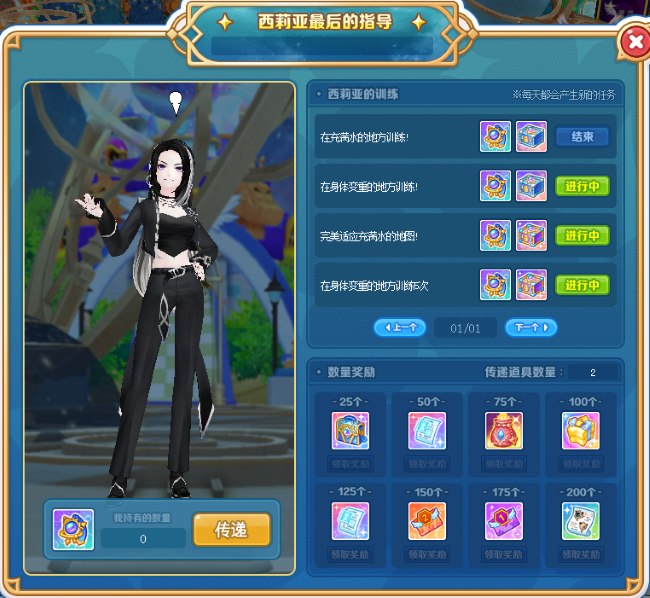Select the 150个 orange winged box icon
The width and height of the screenshot is (650, 598).
pos(427,520)
